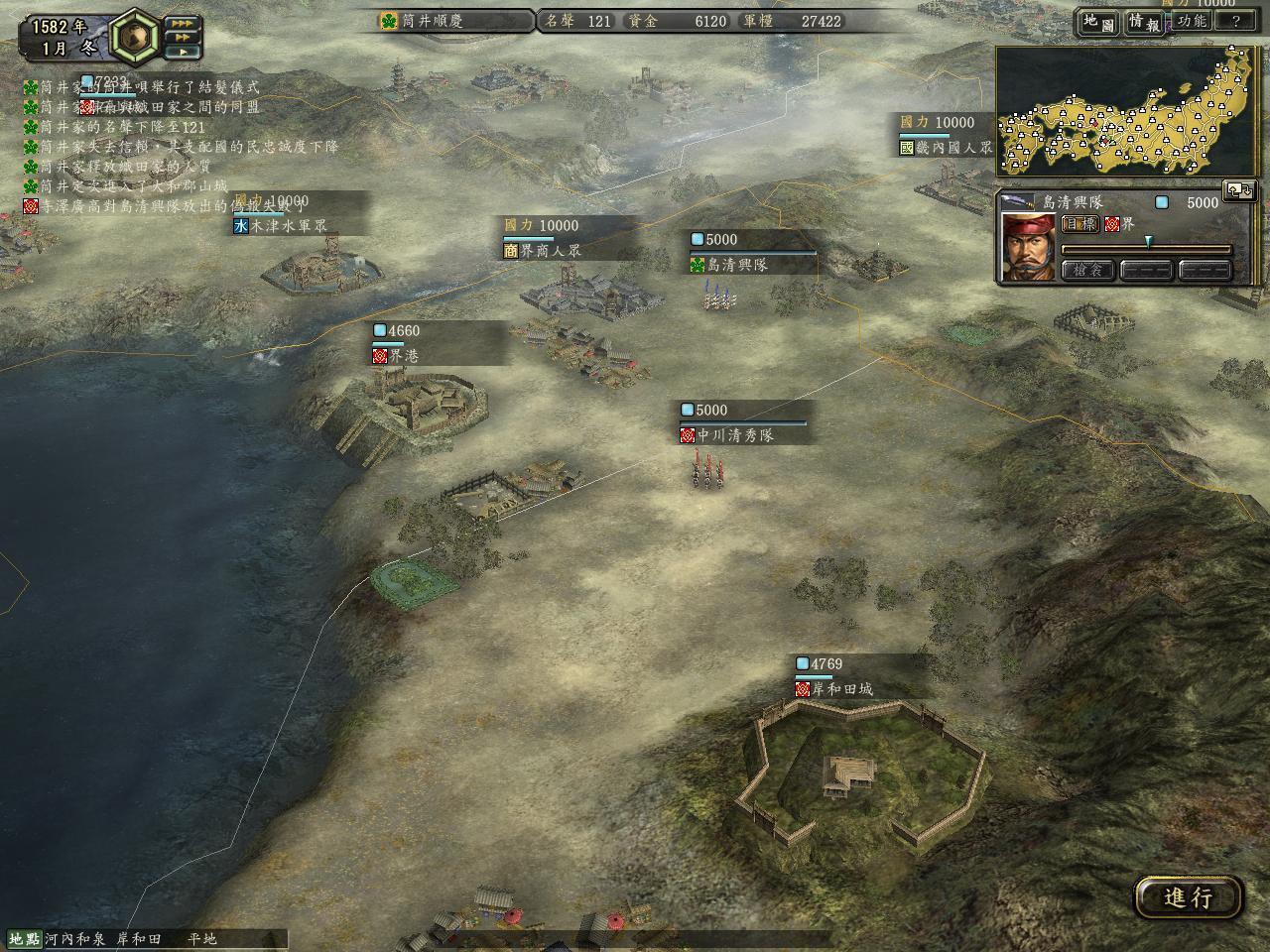This screenshot has width=1270, height=952.
Task: Open the 情報 information menu
Action: tap(1144, 23)
